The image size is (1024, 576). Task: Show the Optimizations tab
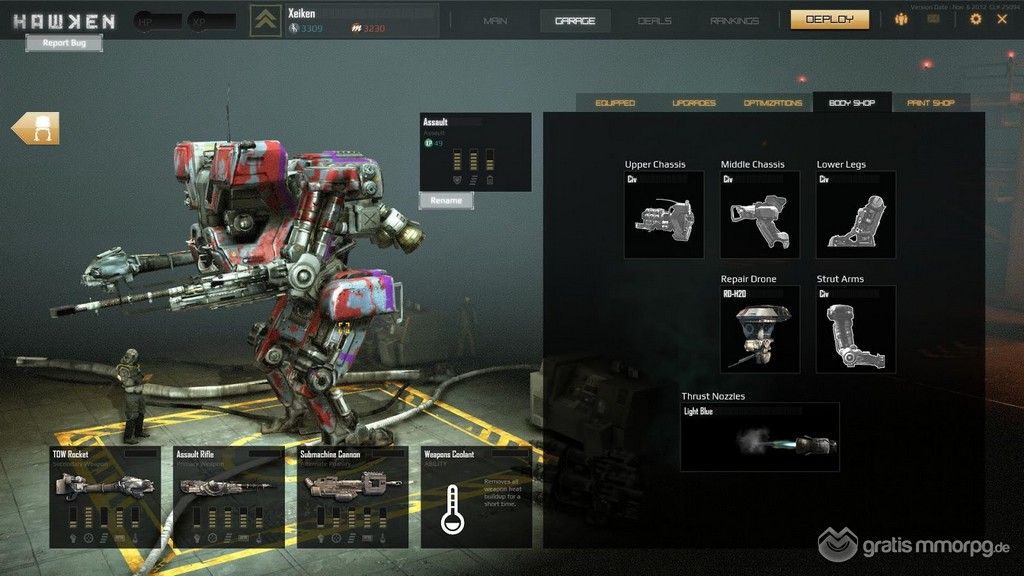point(772,103)
